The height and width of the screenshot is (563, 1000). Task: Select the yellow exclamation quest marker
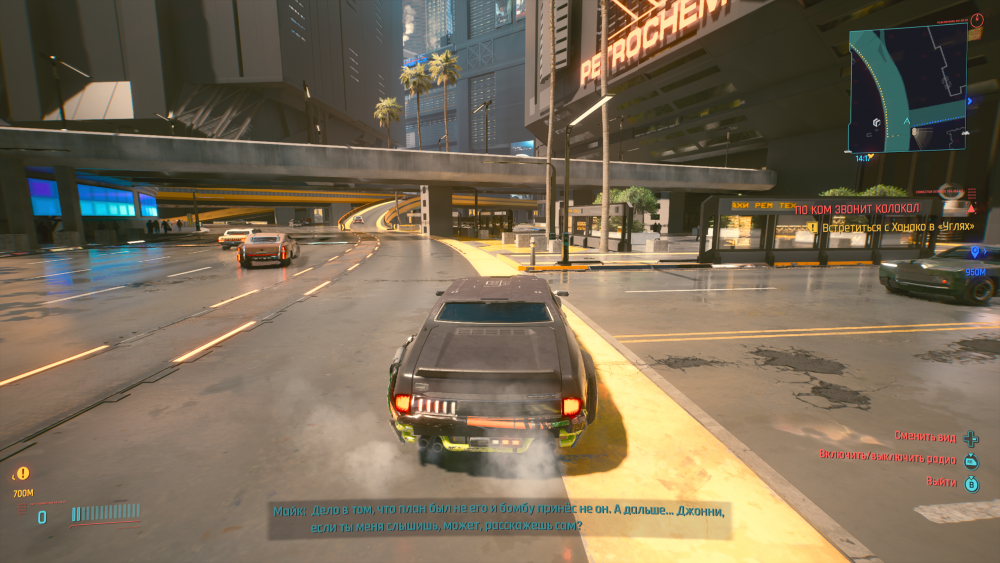[x=22, y=473]
